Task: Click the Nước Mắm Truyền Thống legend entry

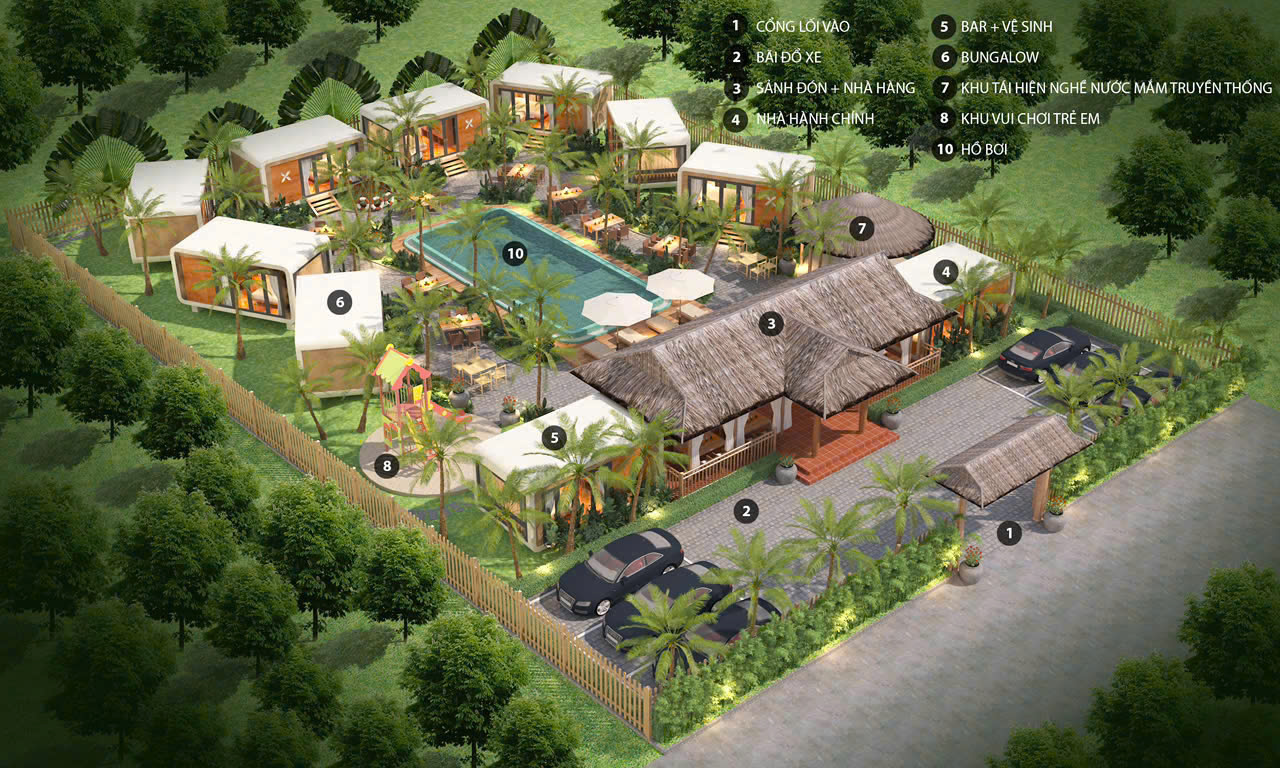Action: (x=1116, y=88)
